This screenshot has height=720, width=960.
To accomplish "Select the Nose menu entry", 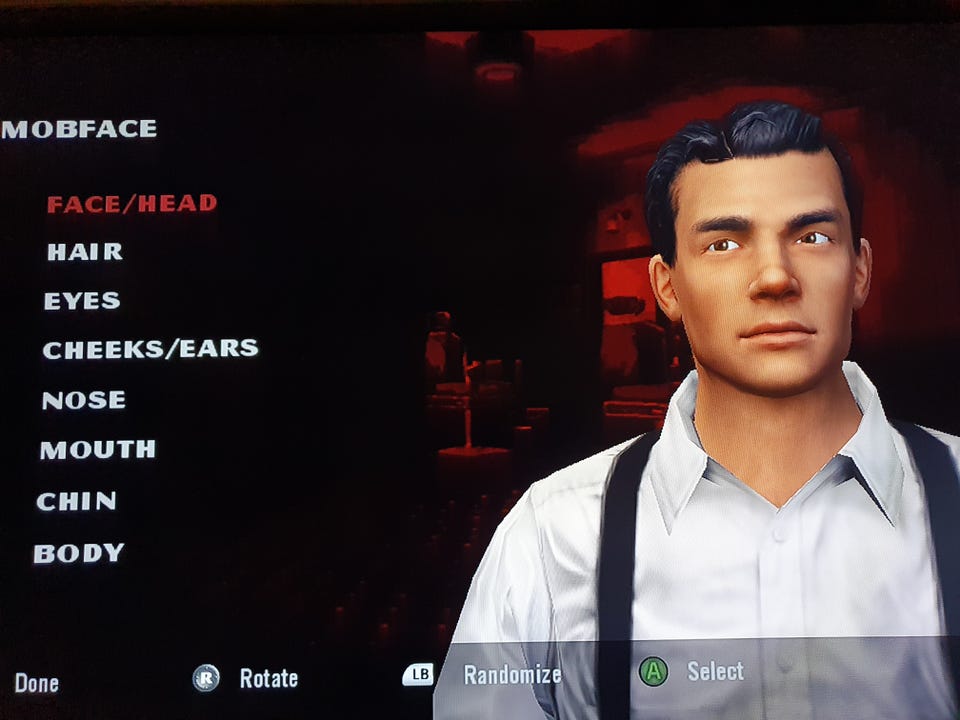I will coord(84,400).
